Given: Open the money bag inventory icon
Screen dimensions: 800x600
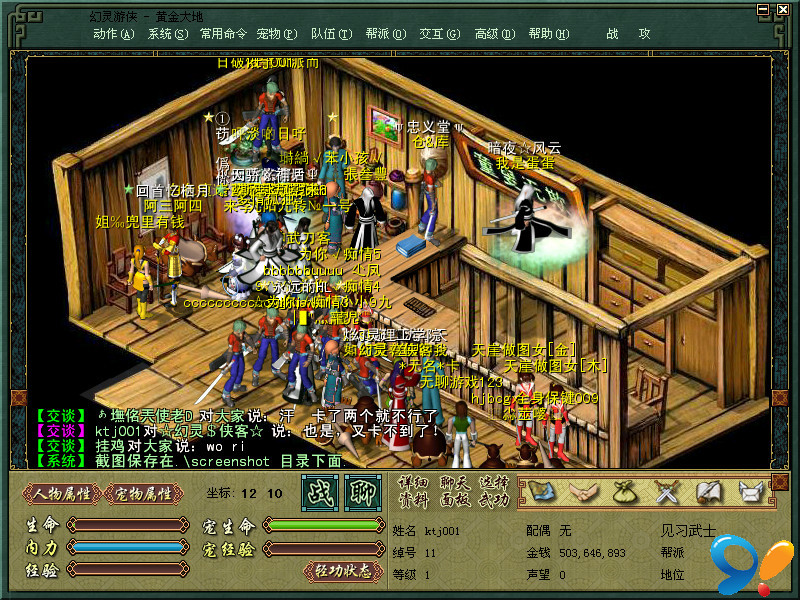Looking at the screenshot, I should [x=625, y=491].
